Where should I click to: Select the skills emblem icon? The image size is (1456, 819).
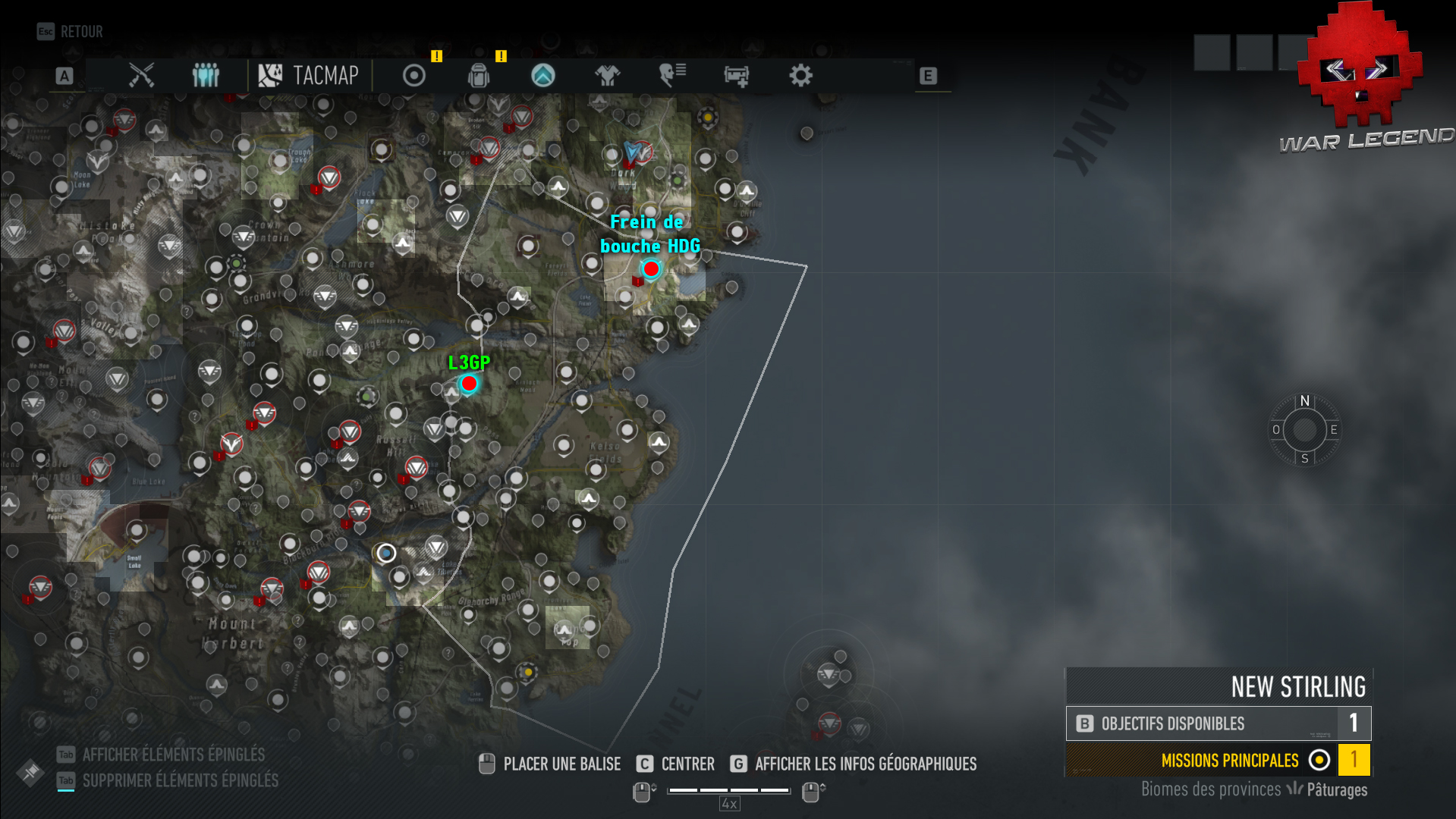[x=543, y=75]
